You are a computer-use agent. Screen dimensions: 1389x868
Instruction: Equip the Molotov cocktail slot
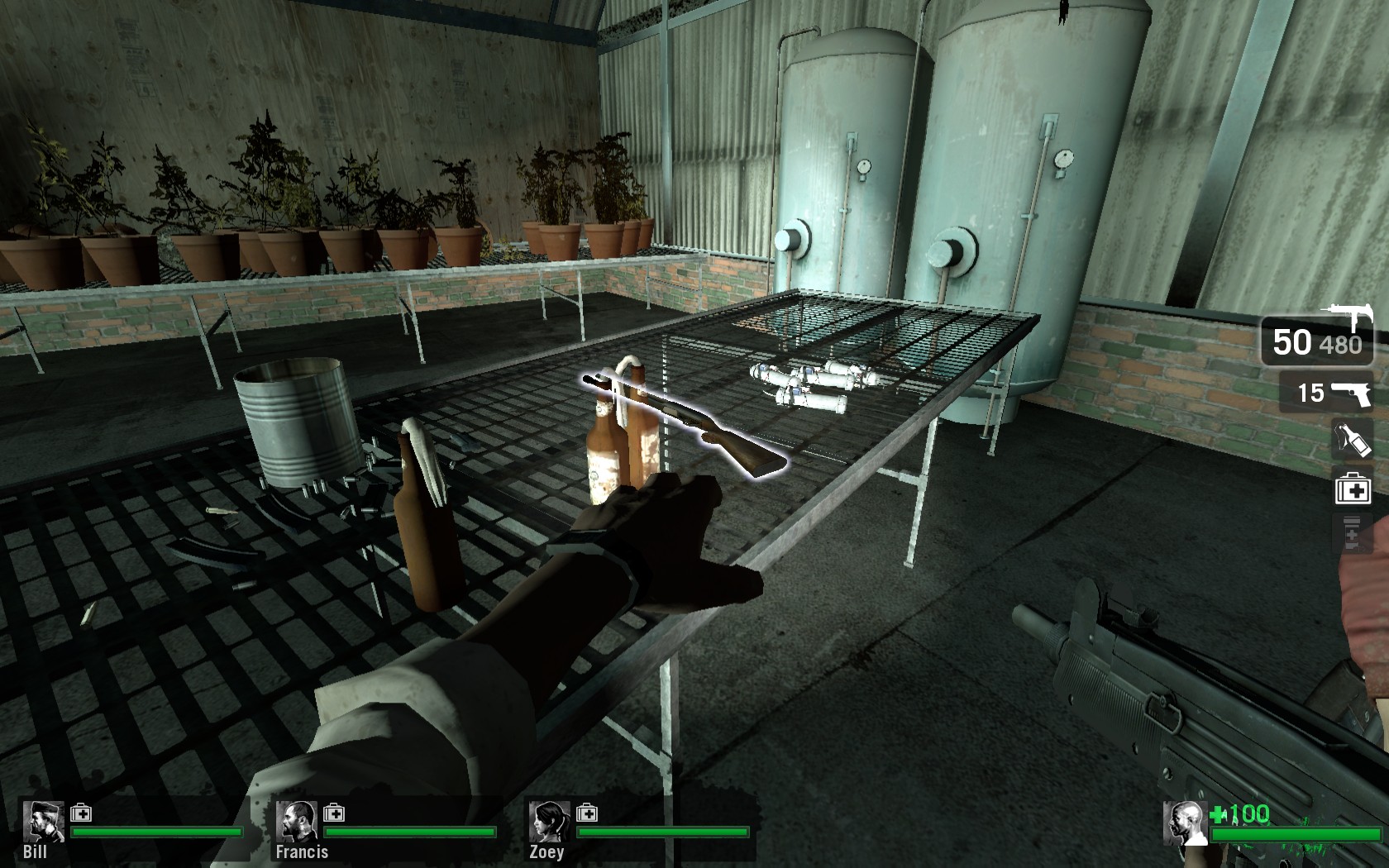click(x=1353, y=440)
